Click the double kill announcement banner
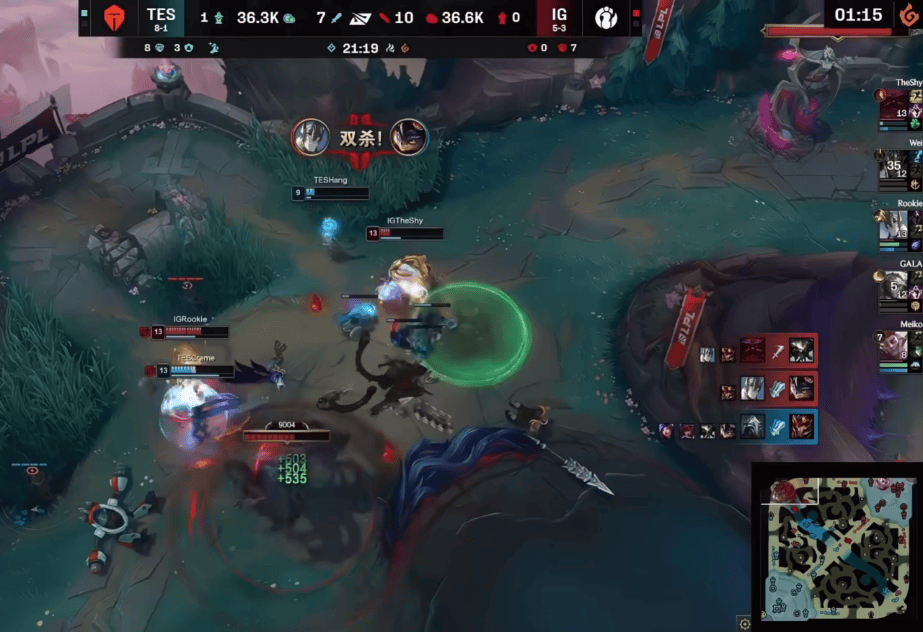 (x=360, y=137)
